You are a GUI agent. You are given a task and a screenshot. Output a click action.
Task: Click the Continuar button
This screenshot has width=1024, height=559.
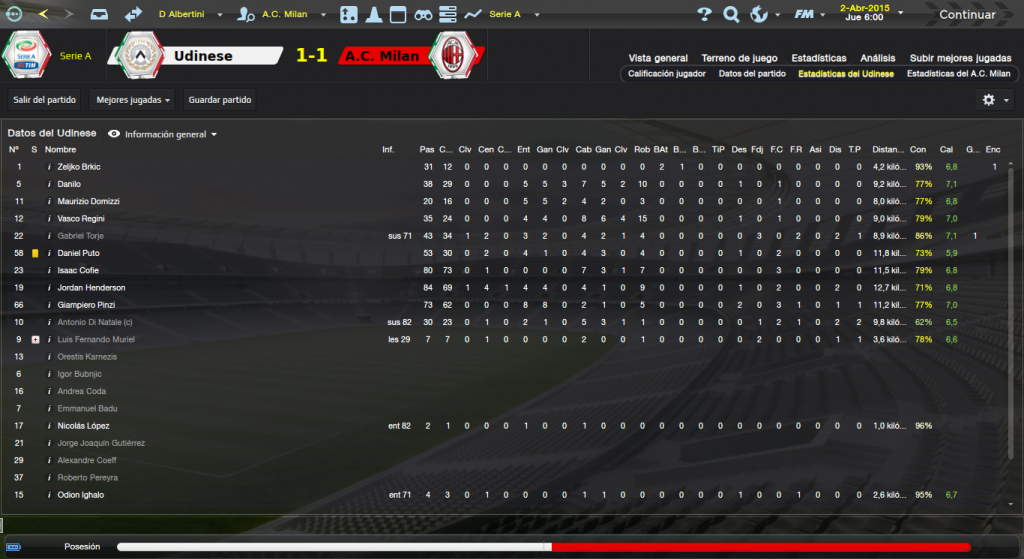pos(966,15)
